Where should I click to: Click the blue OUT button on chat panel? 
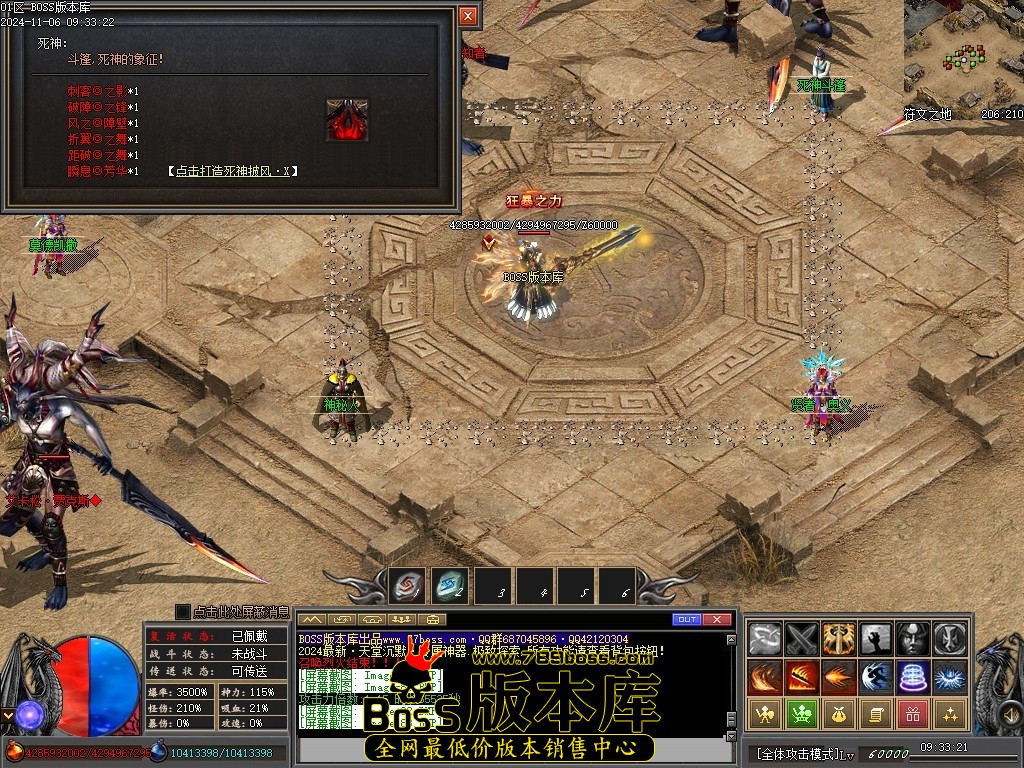(686, 620)
